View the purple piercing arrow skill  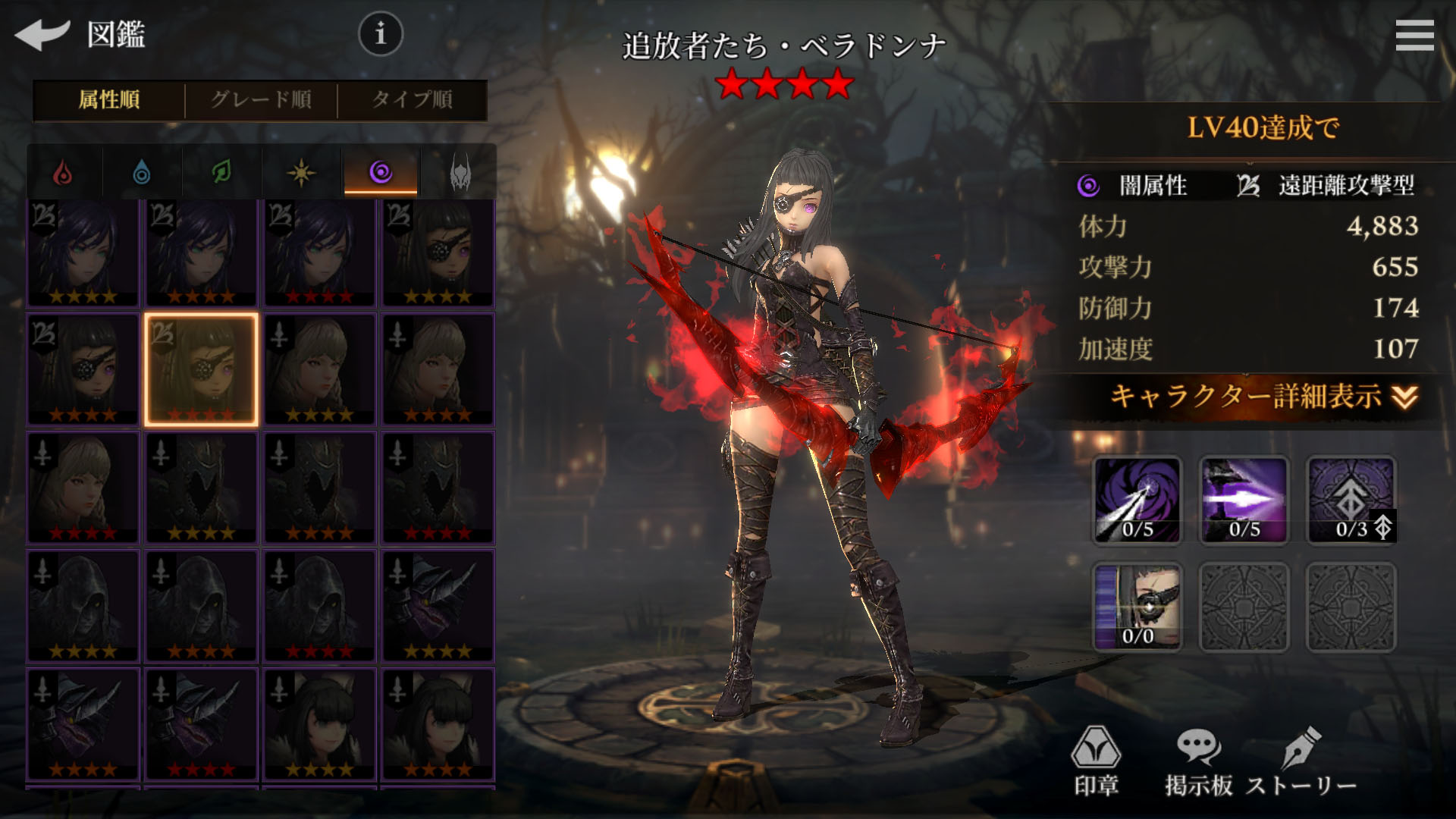[1244, 500]
